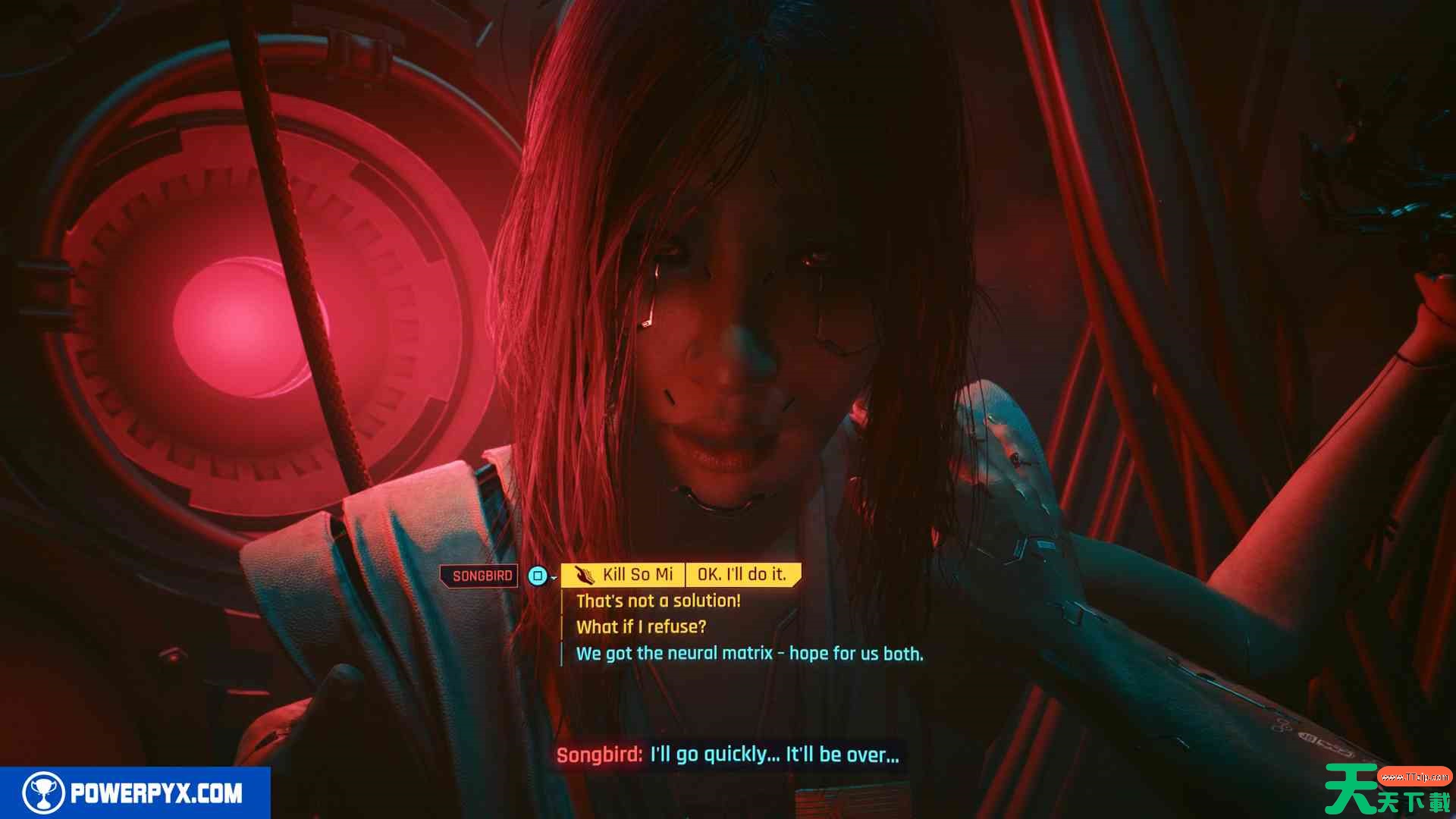Screen dimensions: 1456x819
Task: Choose the "OK. I'll do it." reply
Action: tap(742, 575)
